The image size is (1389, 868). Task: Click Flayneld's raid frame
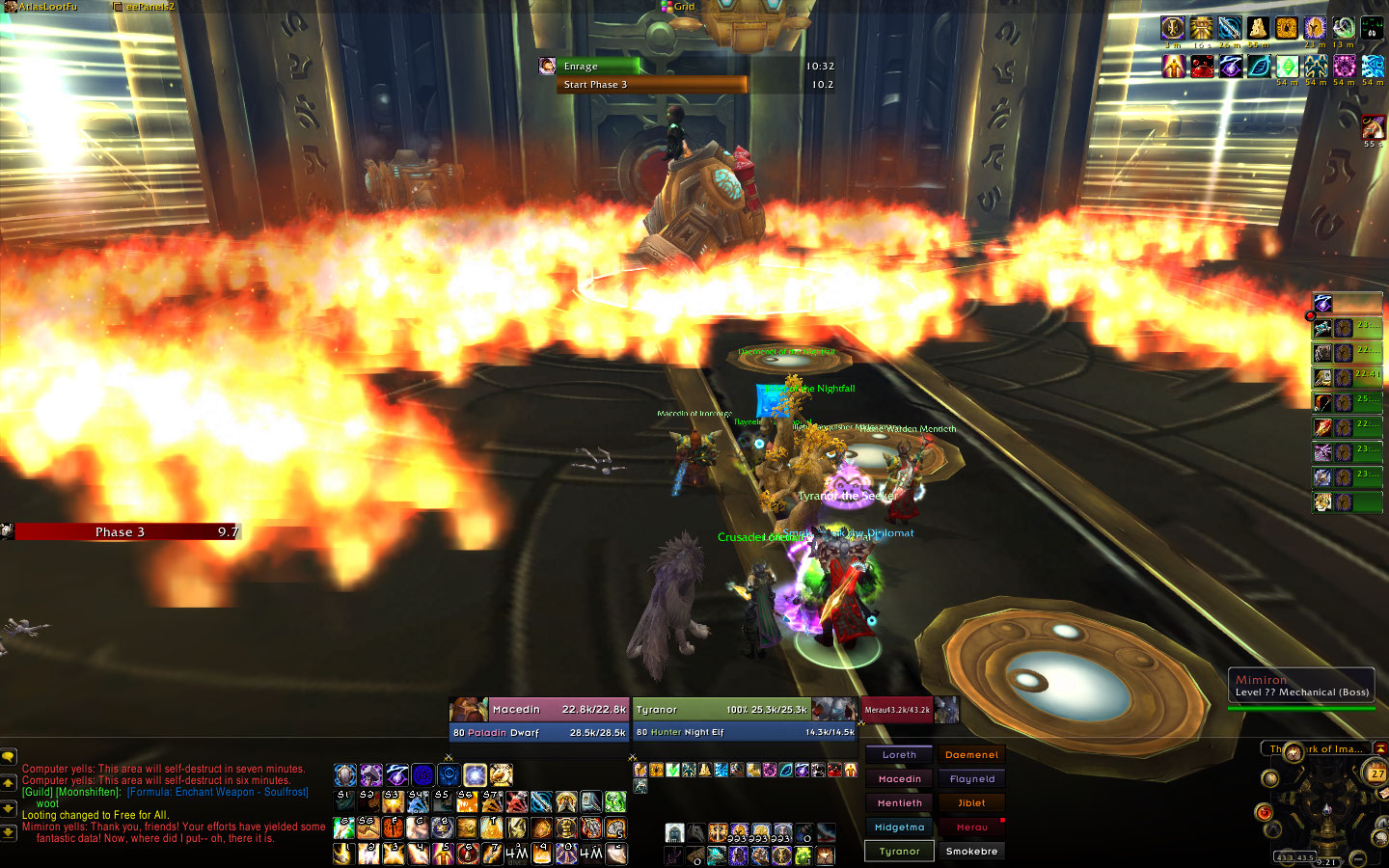[x=971, y=779]
